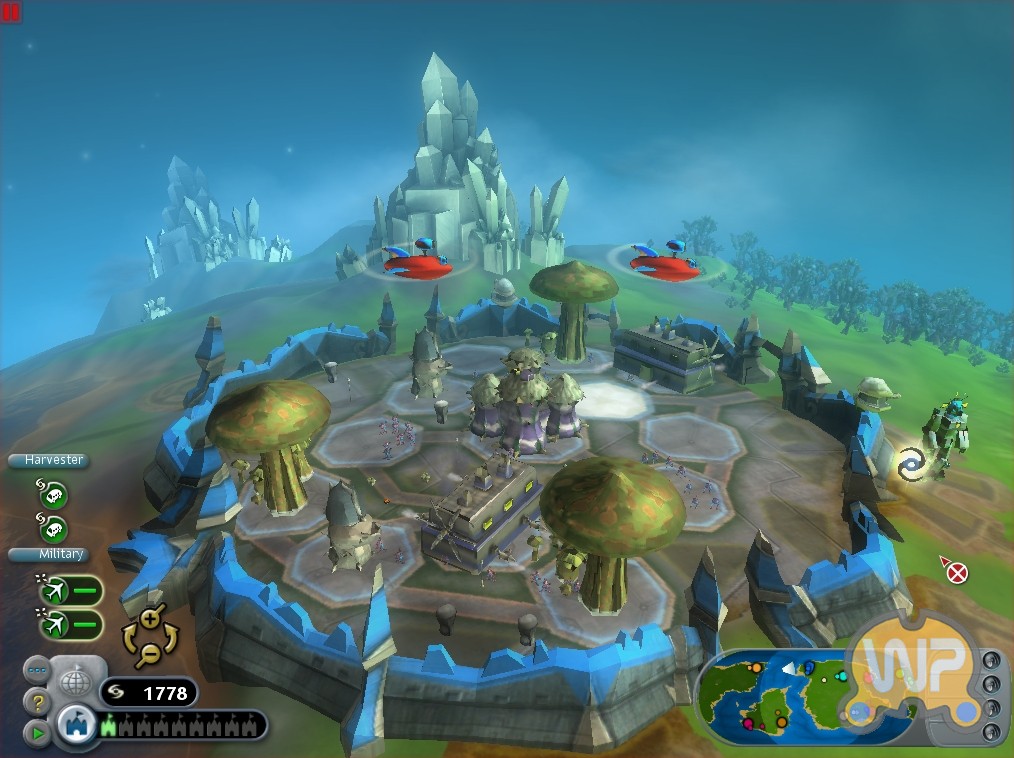Click the right curved camera rotate arrow
This screenshot has height=758, width=1014.
pyautogui.click(x=170, y=637)
